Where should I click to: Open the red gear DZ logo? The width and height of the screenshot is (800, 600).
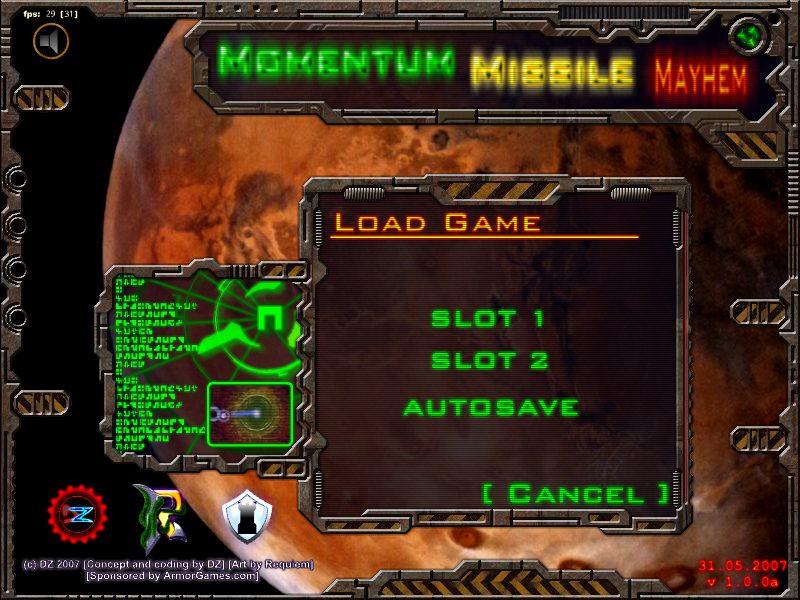tap(75, 516)
